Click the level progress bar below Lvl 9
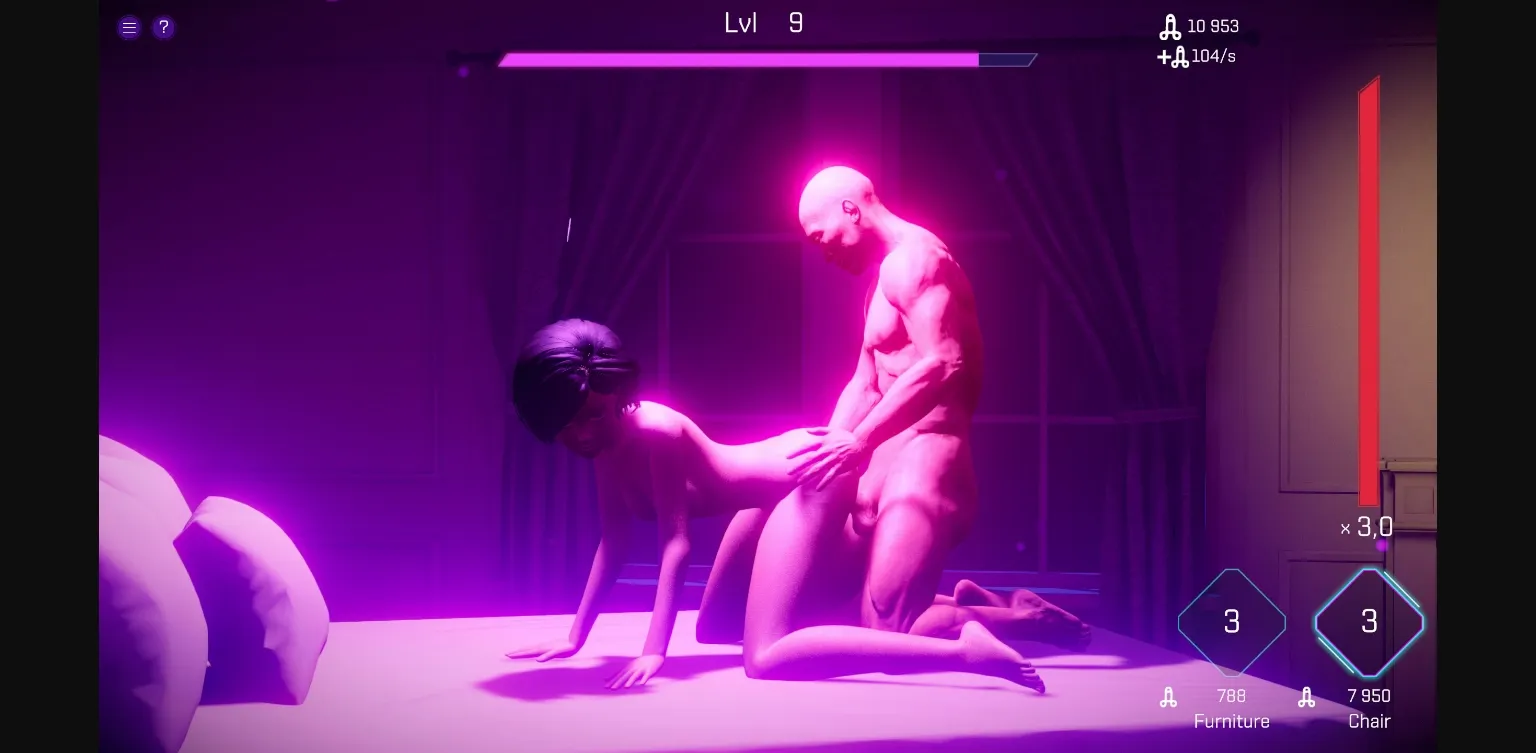1536x753 pixels. tap(740, 59)
